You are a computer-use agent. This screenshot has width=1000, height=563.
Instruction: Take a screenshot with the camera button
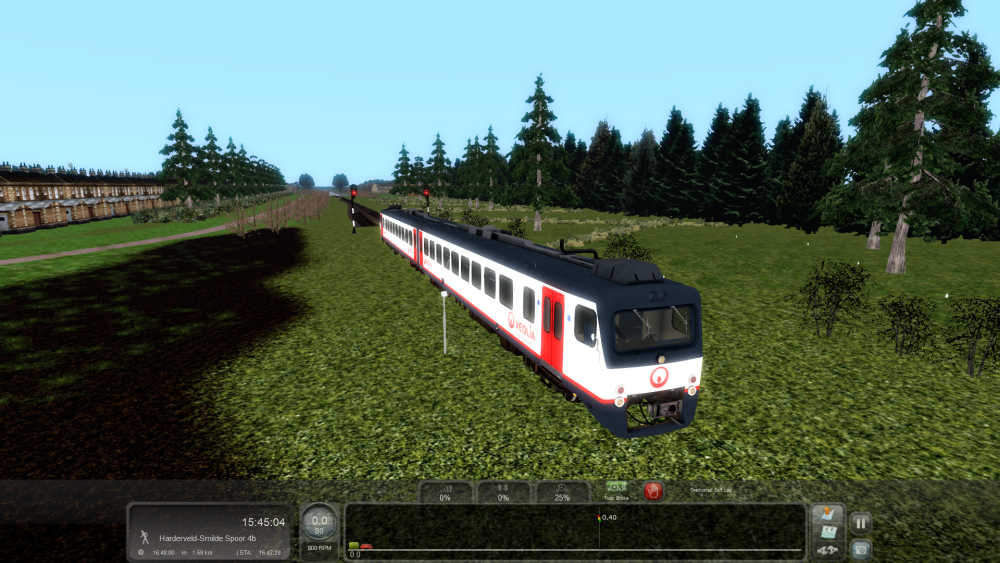point(860,549)
